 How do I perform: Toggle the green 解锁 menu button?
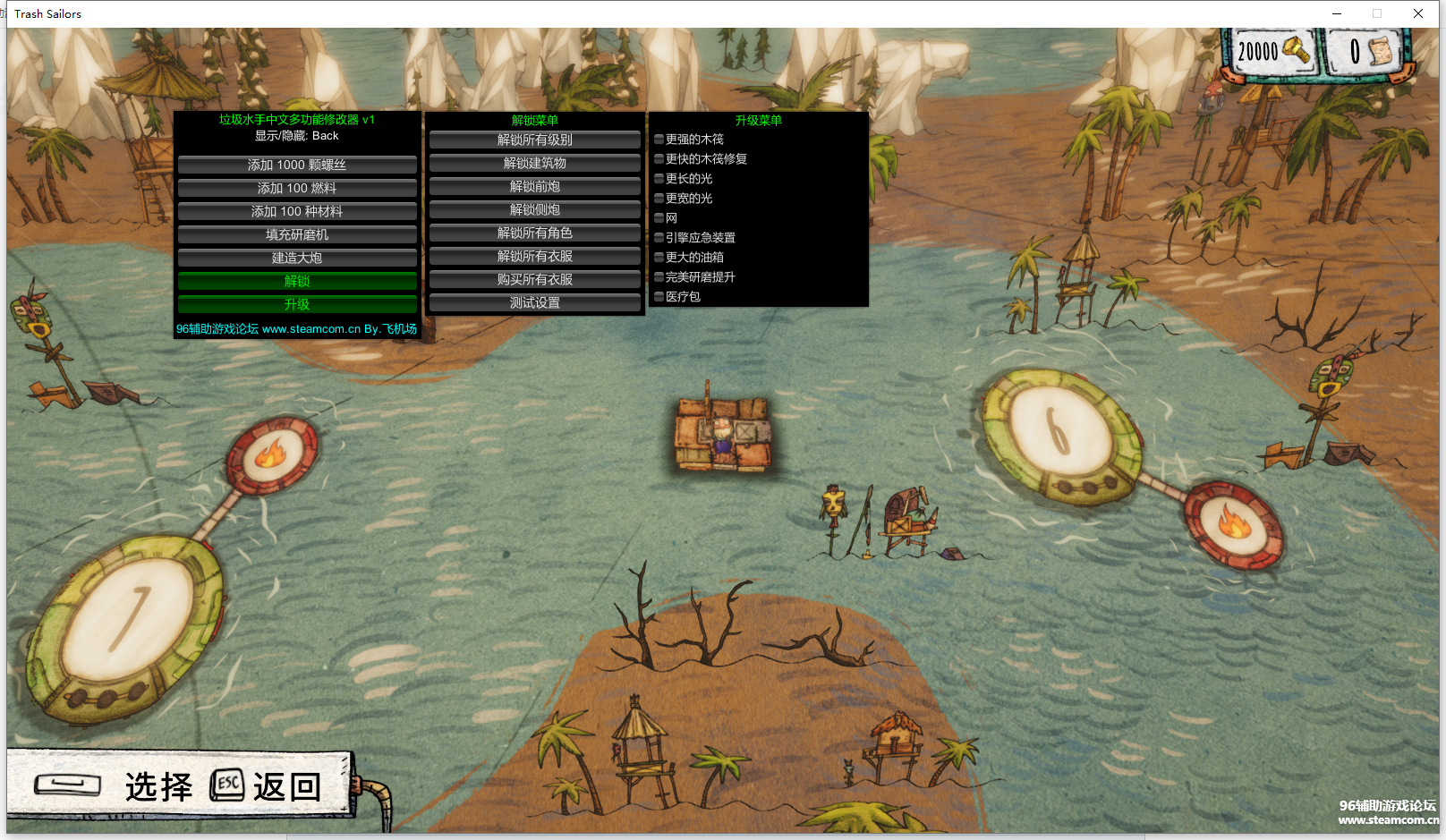click(297, 282)
